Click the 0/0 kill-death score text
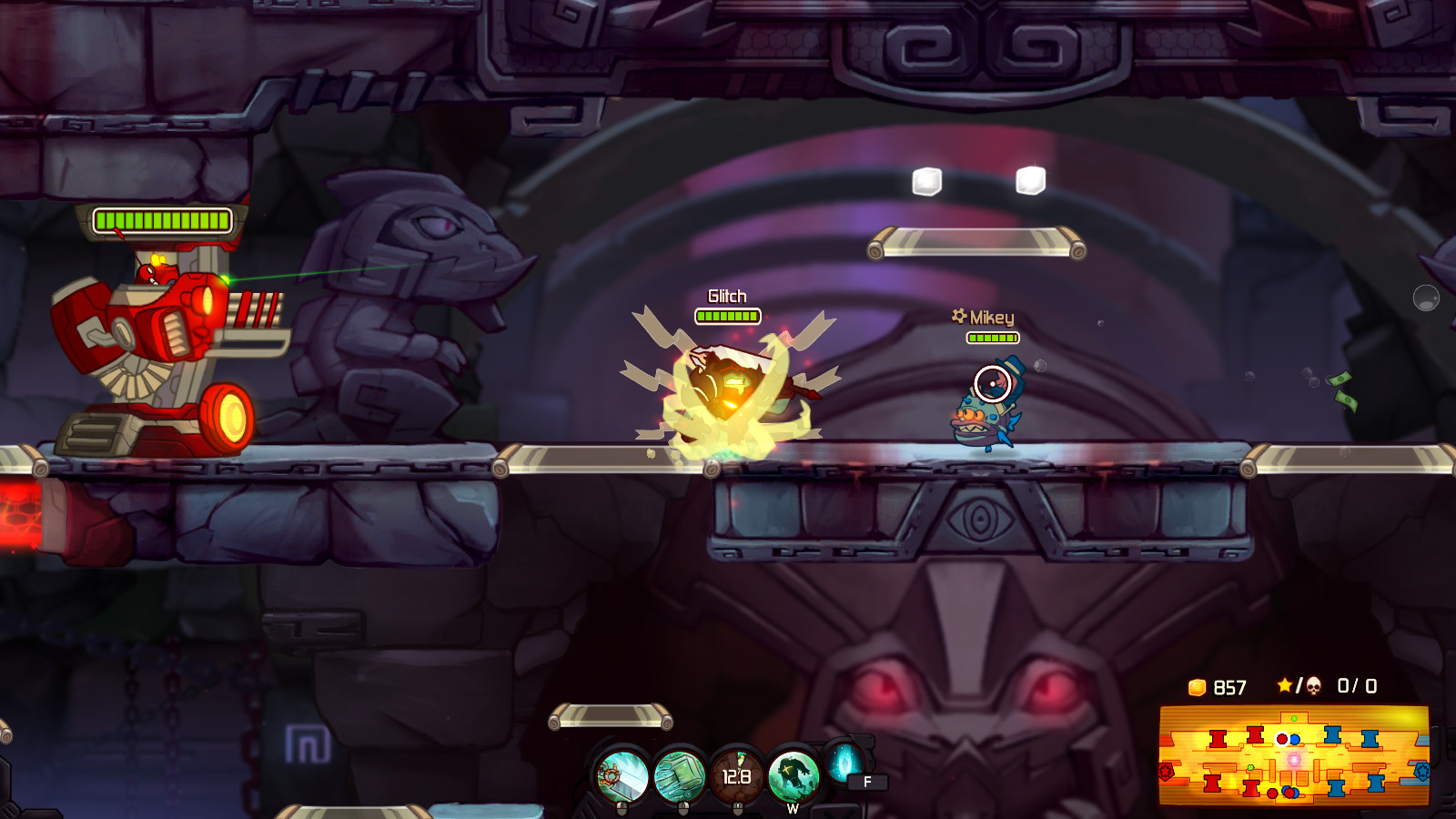 (x=1357, y=687)
